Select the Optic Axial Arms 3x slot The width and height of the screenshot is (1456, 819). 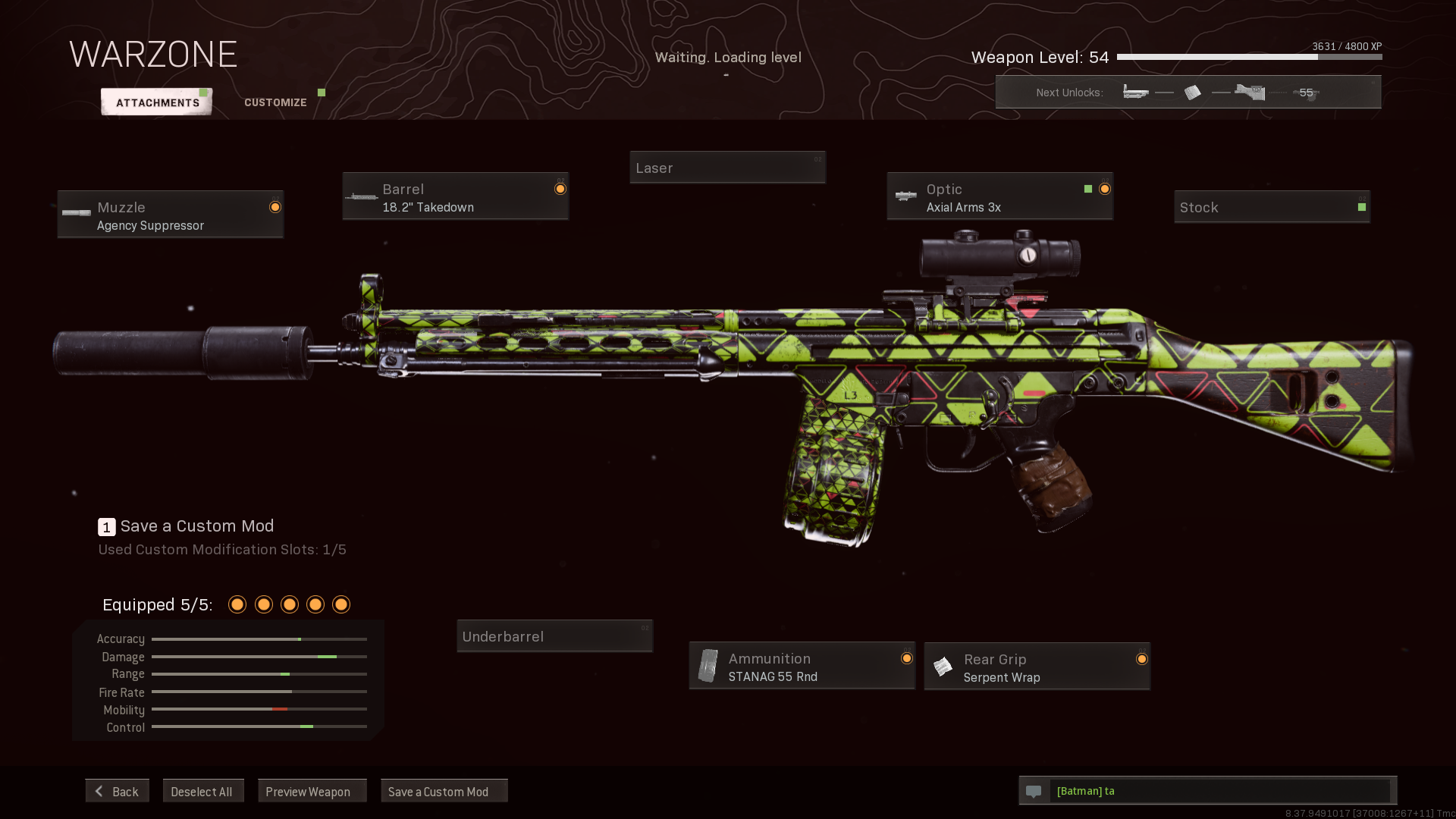tap(999, 197)
